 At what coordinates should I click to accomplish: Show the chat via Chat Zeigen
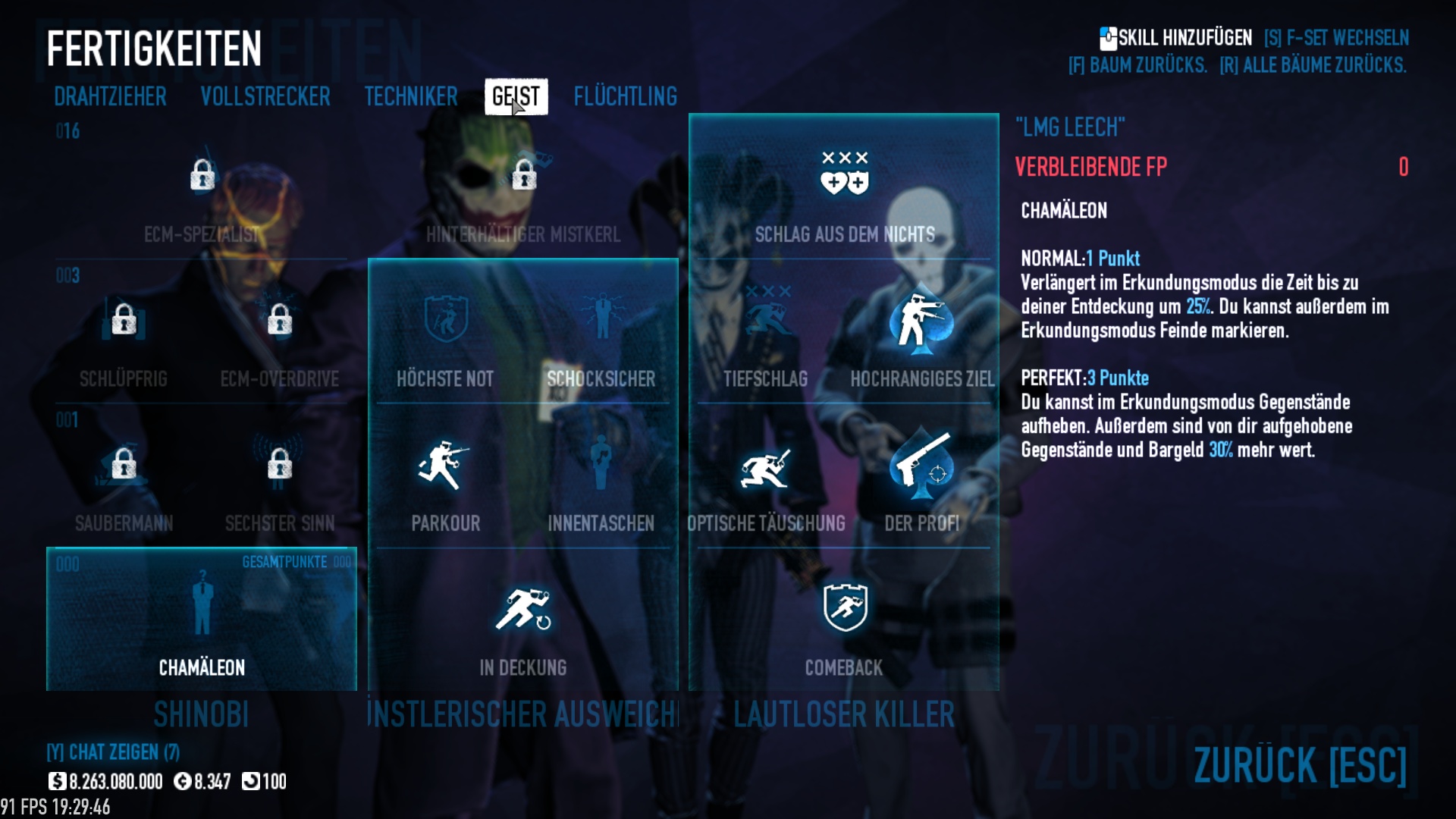click(x=113, y=752)
